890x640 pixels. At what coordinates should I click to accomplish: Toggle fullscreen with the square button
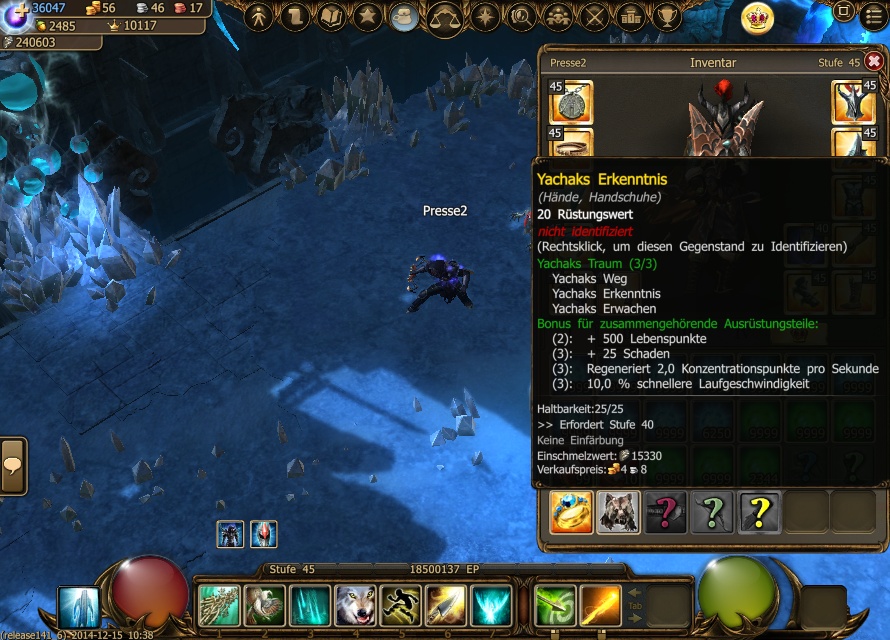tap(844, 13)
